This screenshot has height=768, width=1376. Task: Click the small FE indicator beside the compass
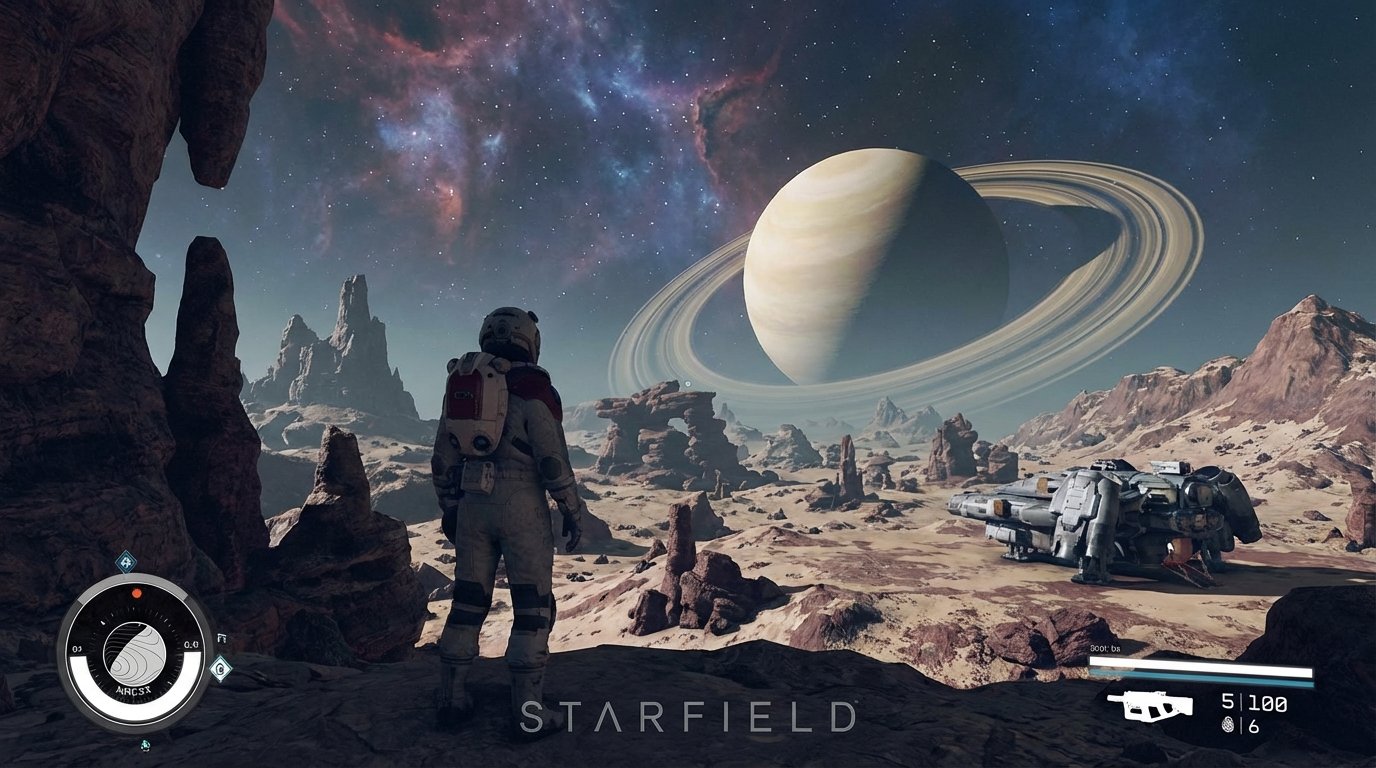pos(220,638)
